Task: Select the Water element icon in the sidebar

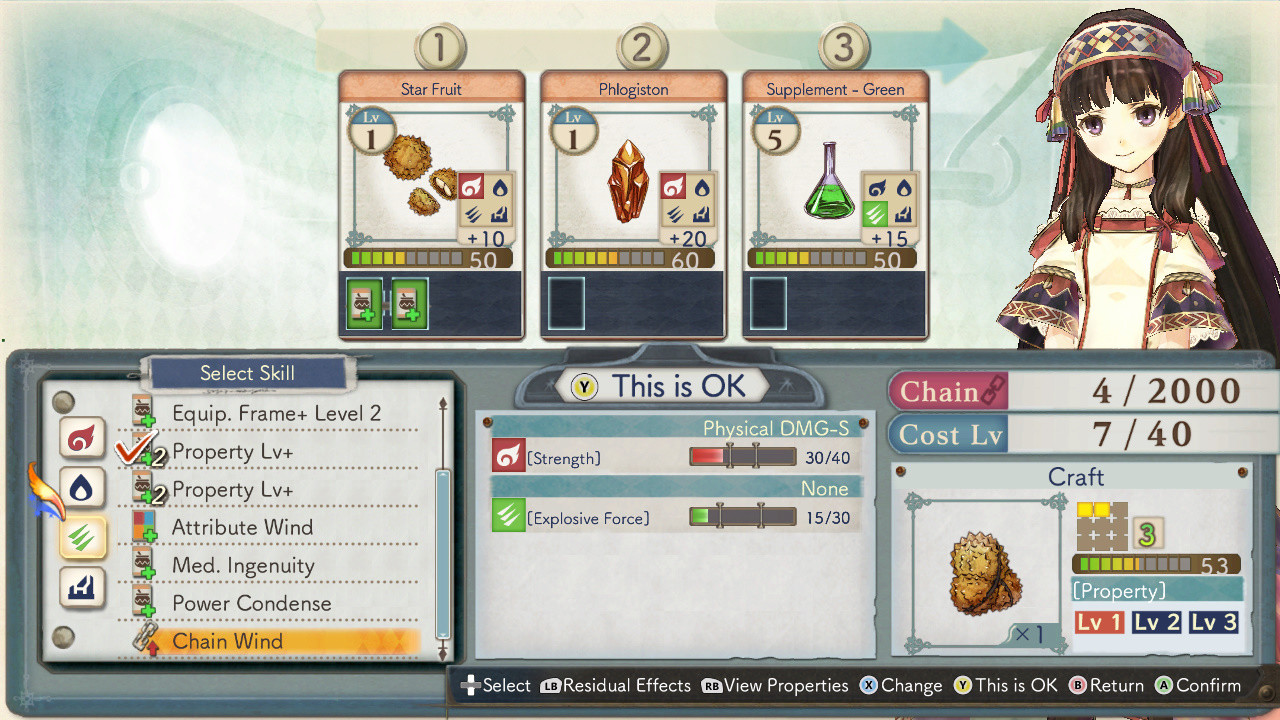Action: pos(81,489)
